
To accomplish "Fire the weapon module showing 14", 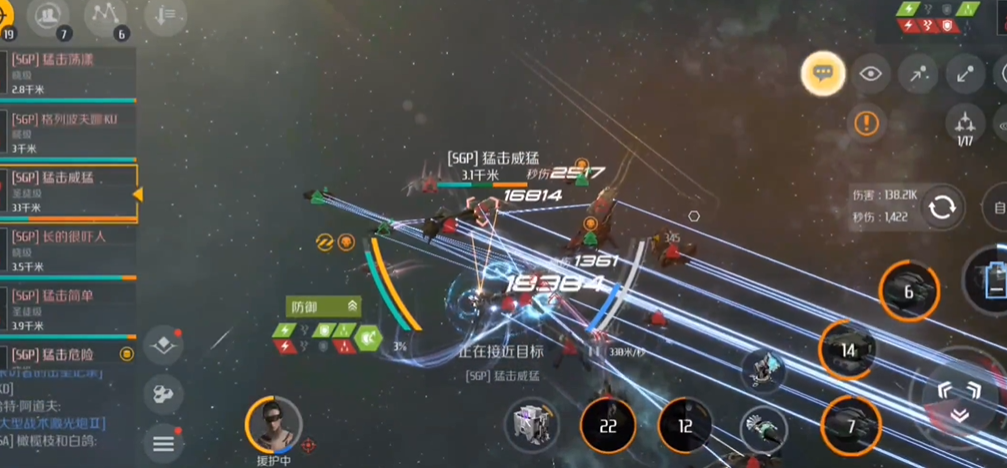I will [848, 350].
